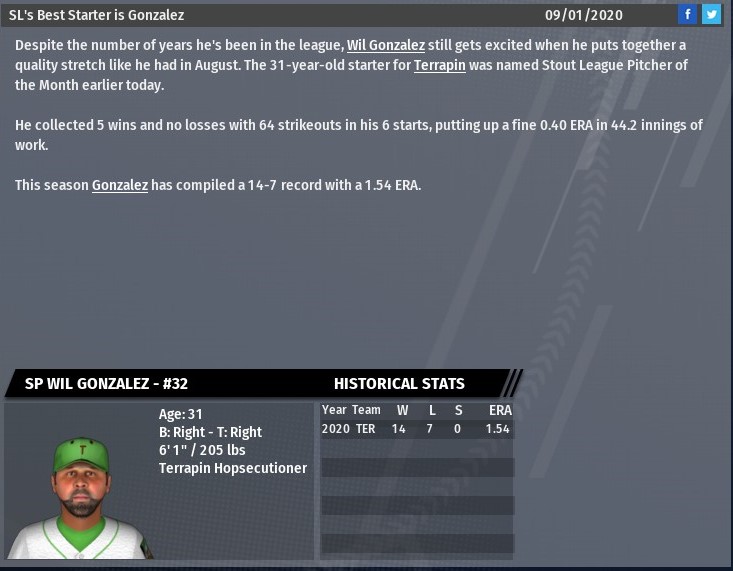Select the 2020 TER historical stats row
The width and height of the screenshot is (733, 571).
[x=415, y=429]
